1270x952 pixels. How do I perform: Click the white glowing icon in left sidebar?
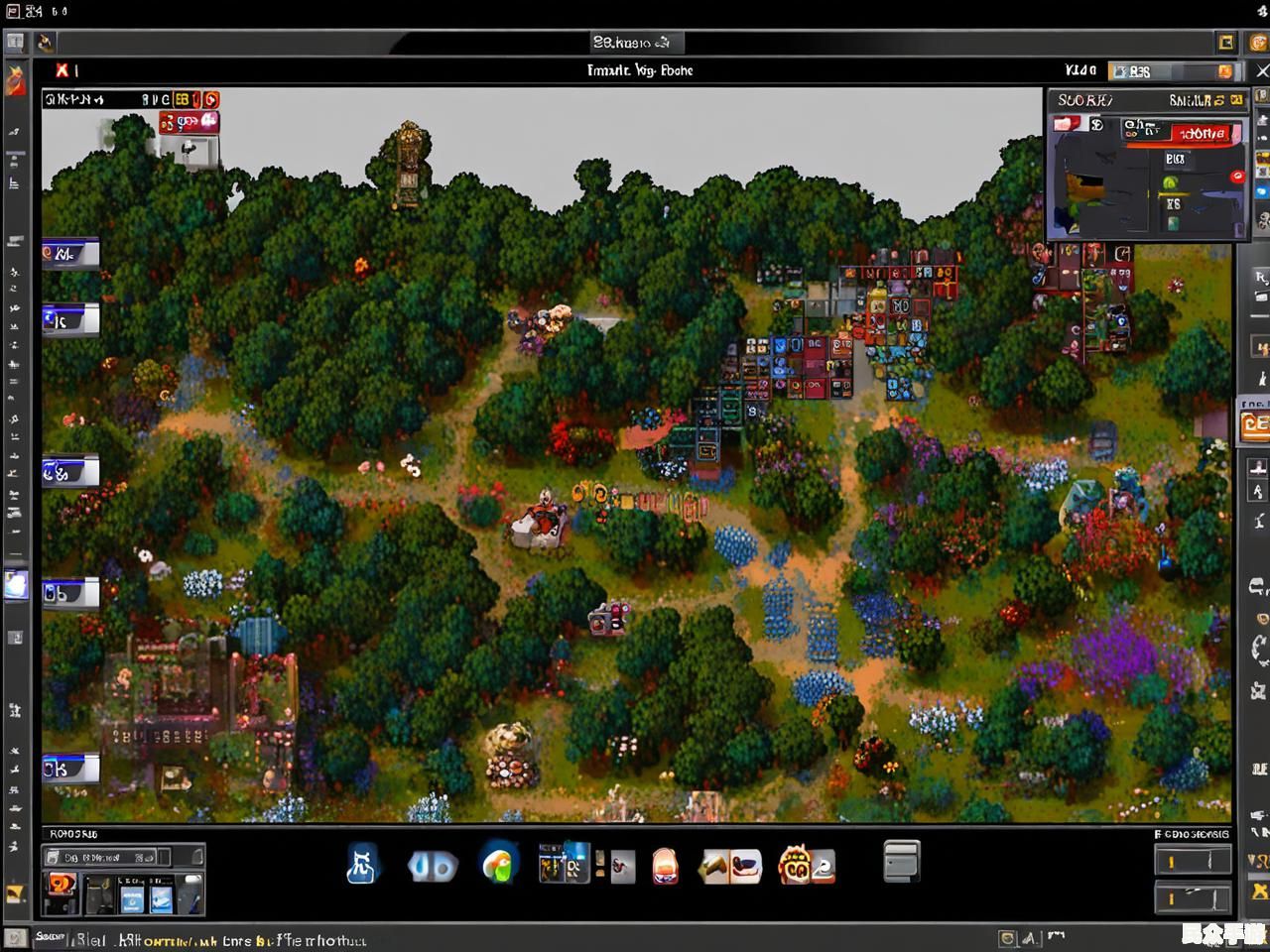click(16, 584)
